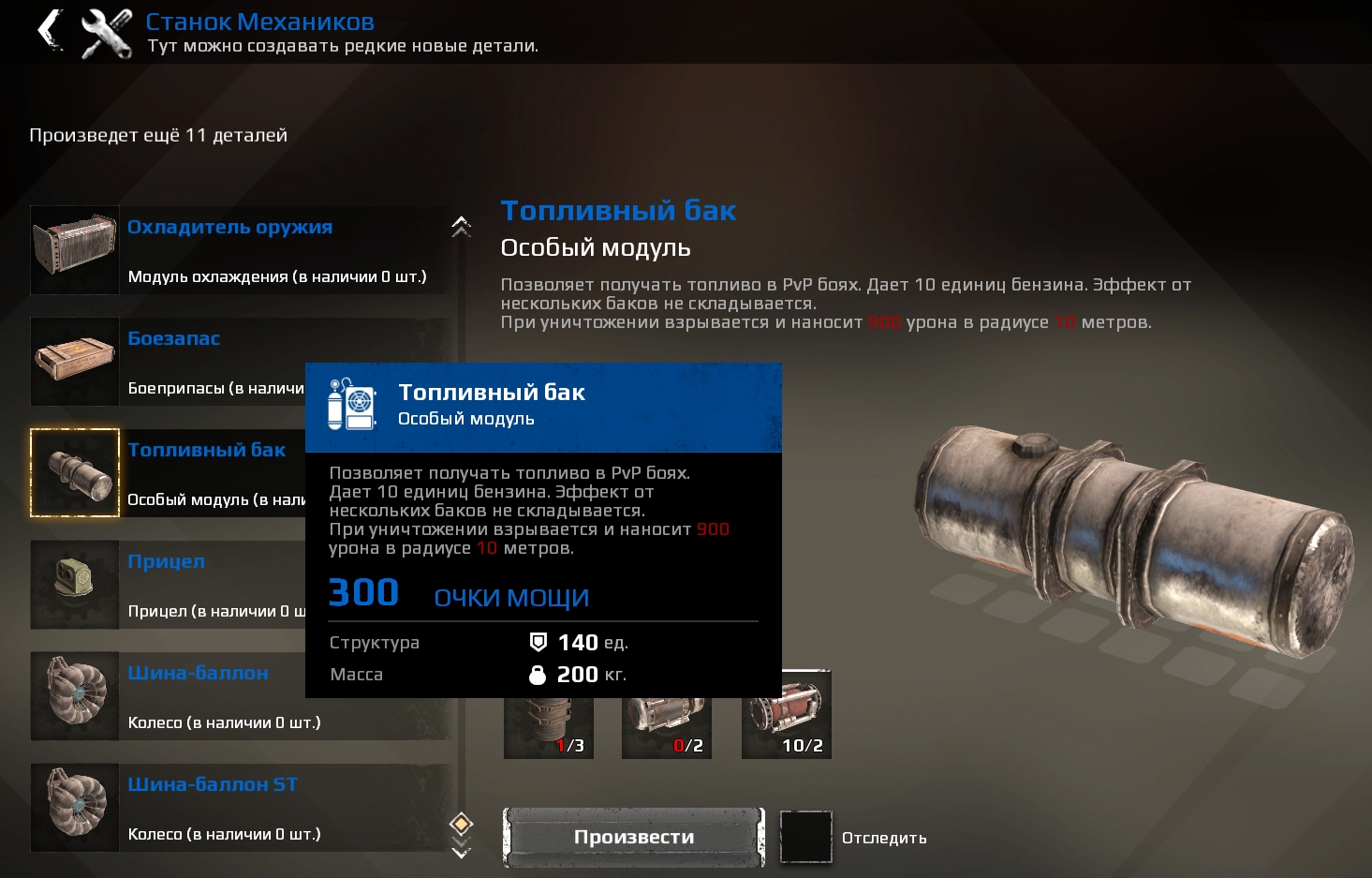Image resolution: width=1372 pixels, height=878 pixels.
Task: Click the weight icon beside Масса value
Action: pyautogui.click(x=539, y=674)
